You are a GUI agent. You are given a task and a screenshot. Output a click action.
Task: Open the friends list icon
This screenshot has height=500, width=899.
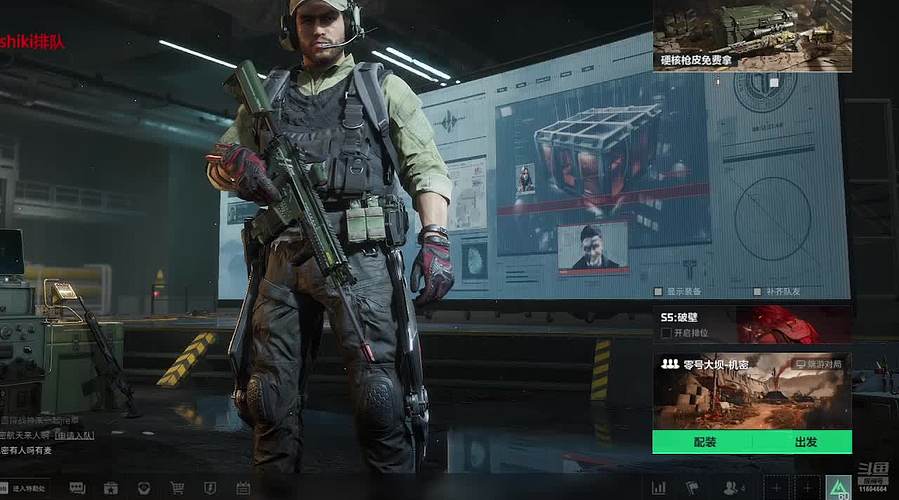tap(734, 488)
